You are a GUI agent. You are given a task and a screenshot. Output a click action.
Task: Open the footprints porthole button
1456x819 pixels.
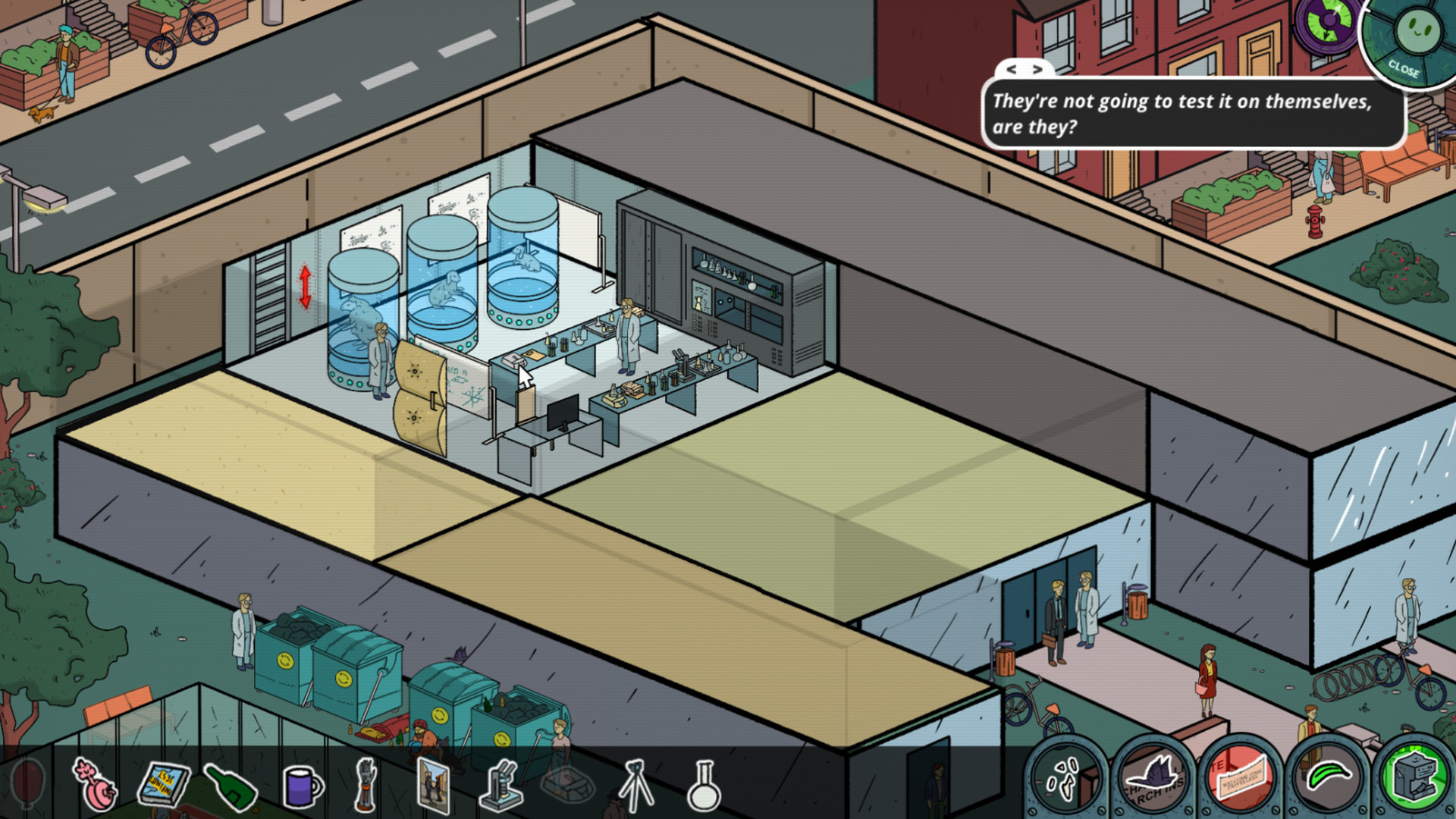pyautogui.click(x=1065, y=778)
